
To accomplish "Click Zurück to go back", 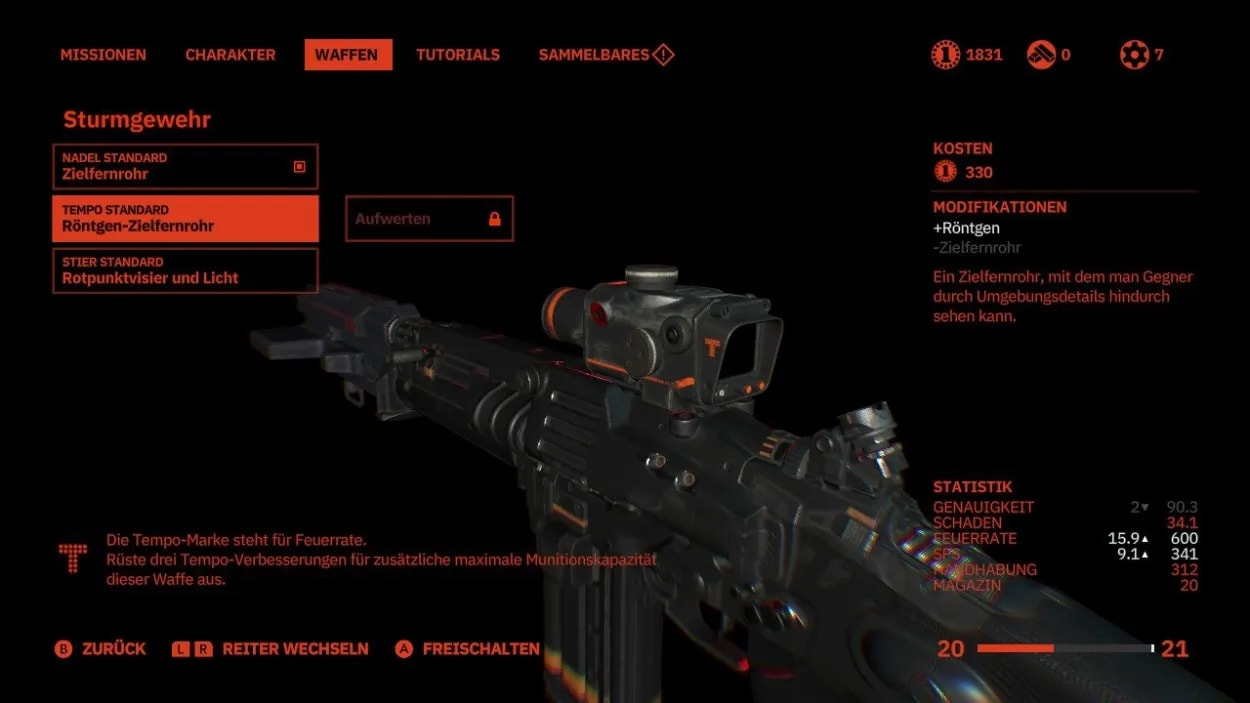I will coord(101,649).
